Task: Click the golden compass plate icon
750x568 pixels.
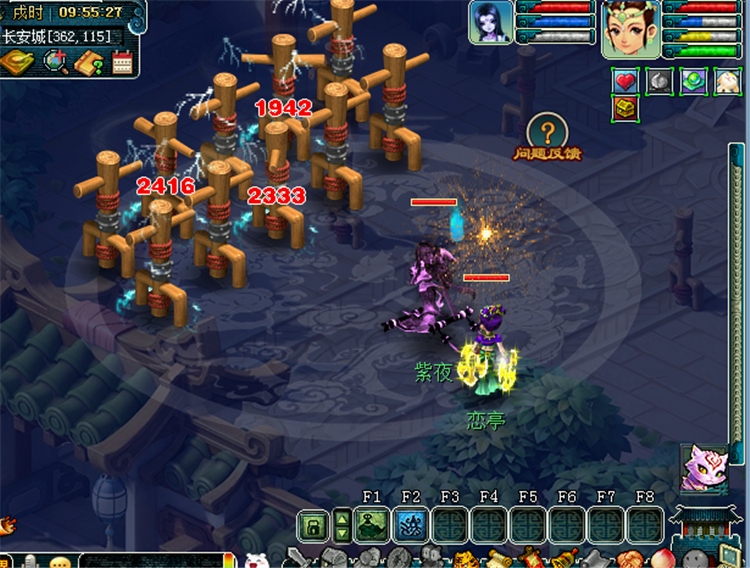Action: [18, 62]
